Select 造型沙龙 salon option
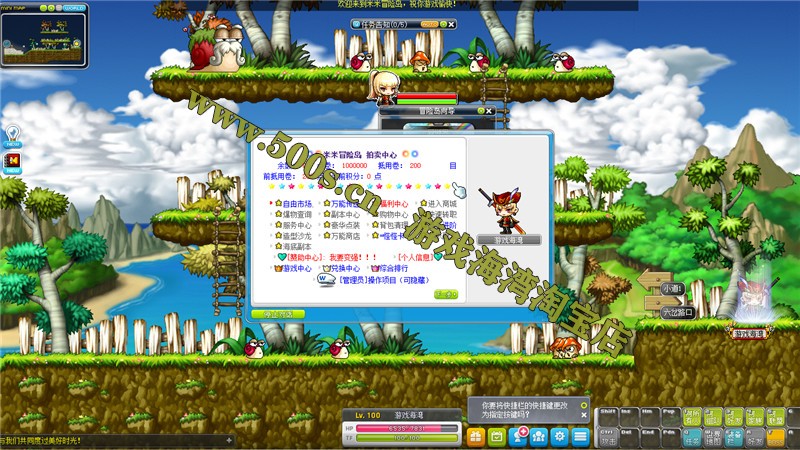Screen dimensions: 800x450 [296, 236]
